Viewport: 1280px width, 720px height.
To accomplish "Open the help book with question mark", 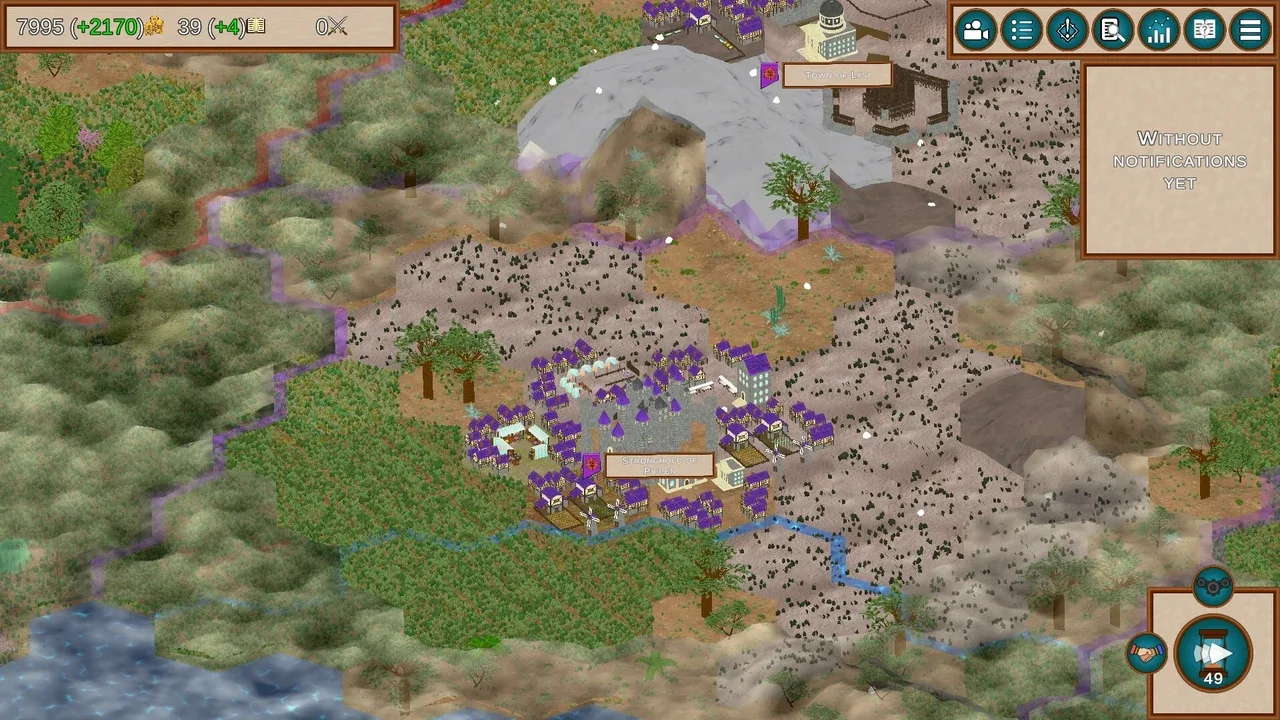I will (x=1205, y=30).
